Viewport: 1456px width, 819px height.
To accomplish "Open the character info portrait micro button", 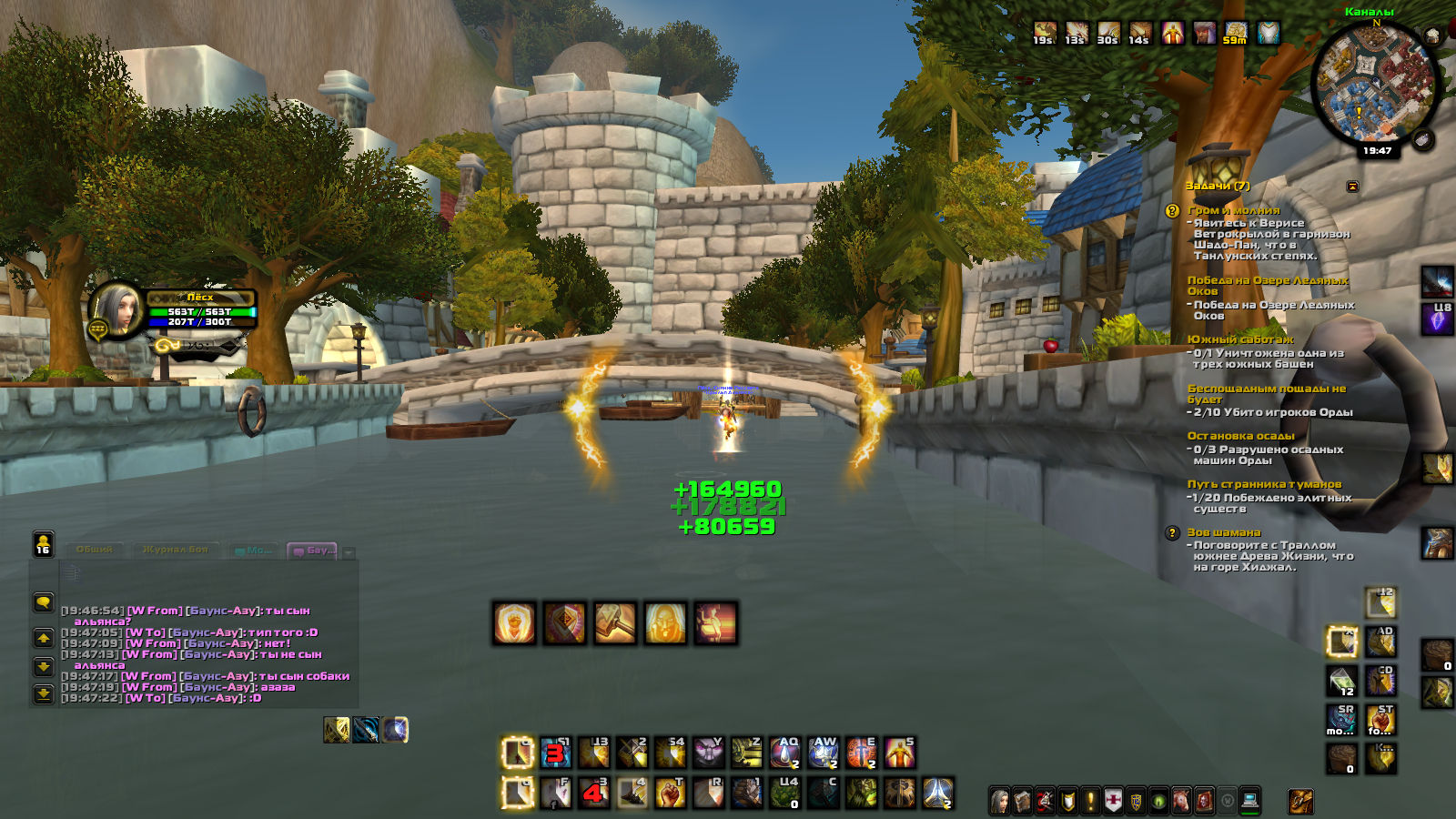I will pos(999,801).
